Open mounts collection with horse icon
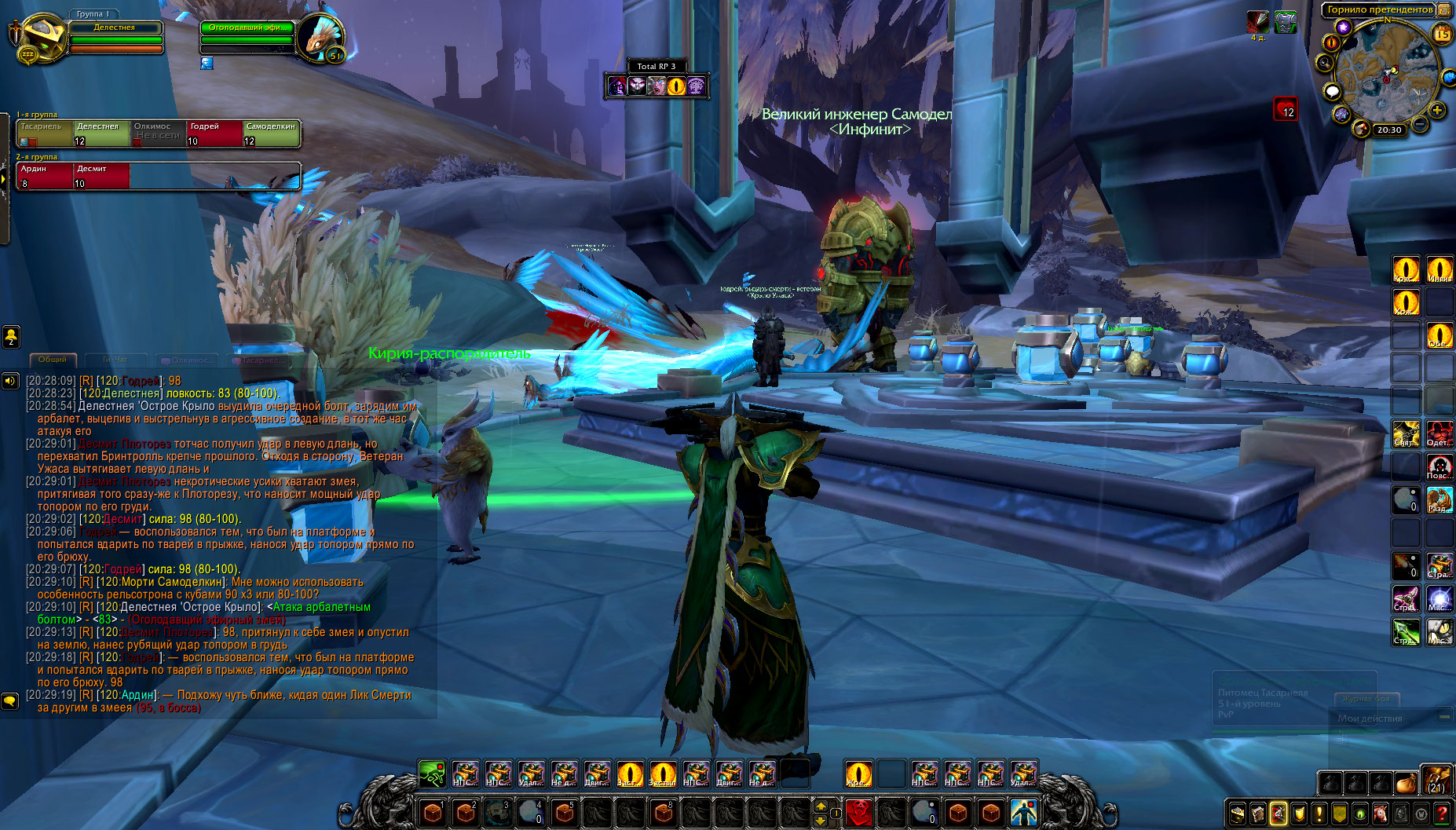1456x830 pixels. coord(1380,814)
